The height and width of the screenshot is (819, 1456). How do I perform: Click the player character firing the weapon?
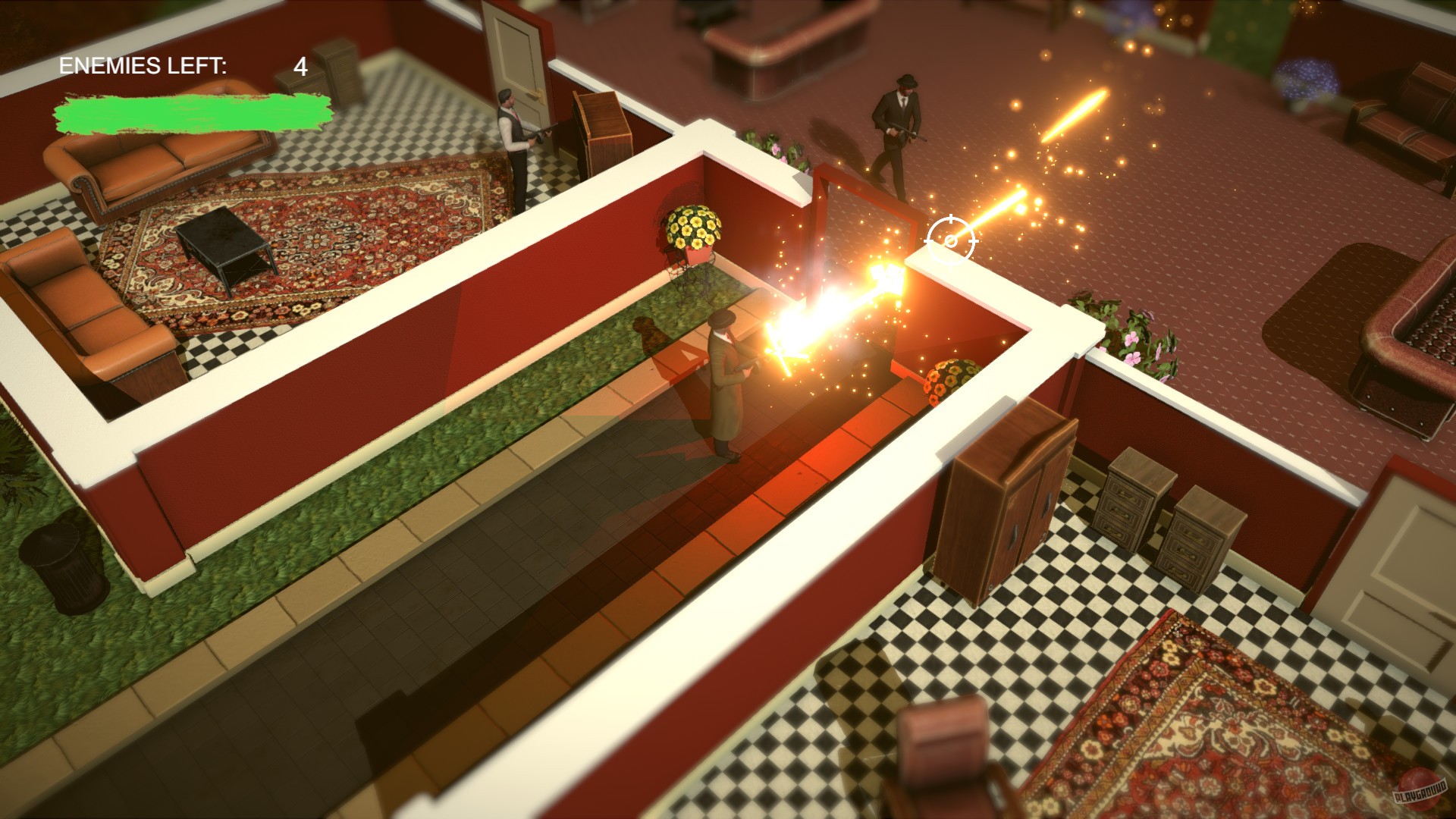pos(724,379)
